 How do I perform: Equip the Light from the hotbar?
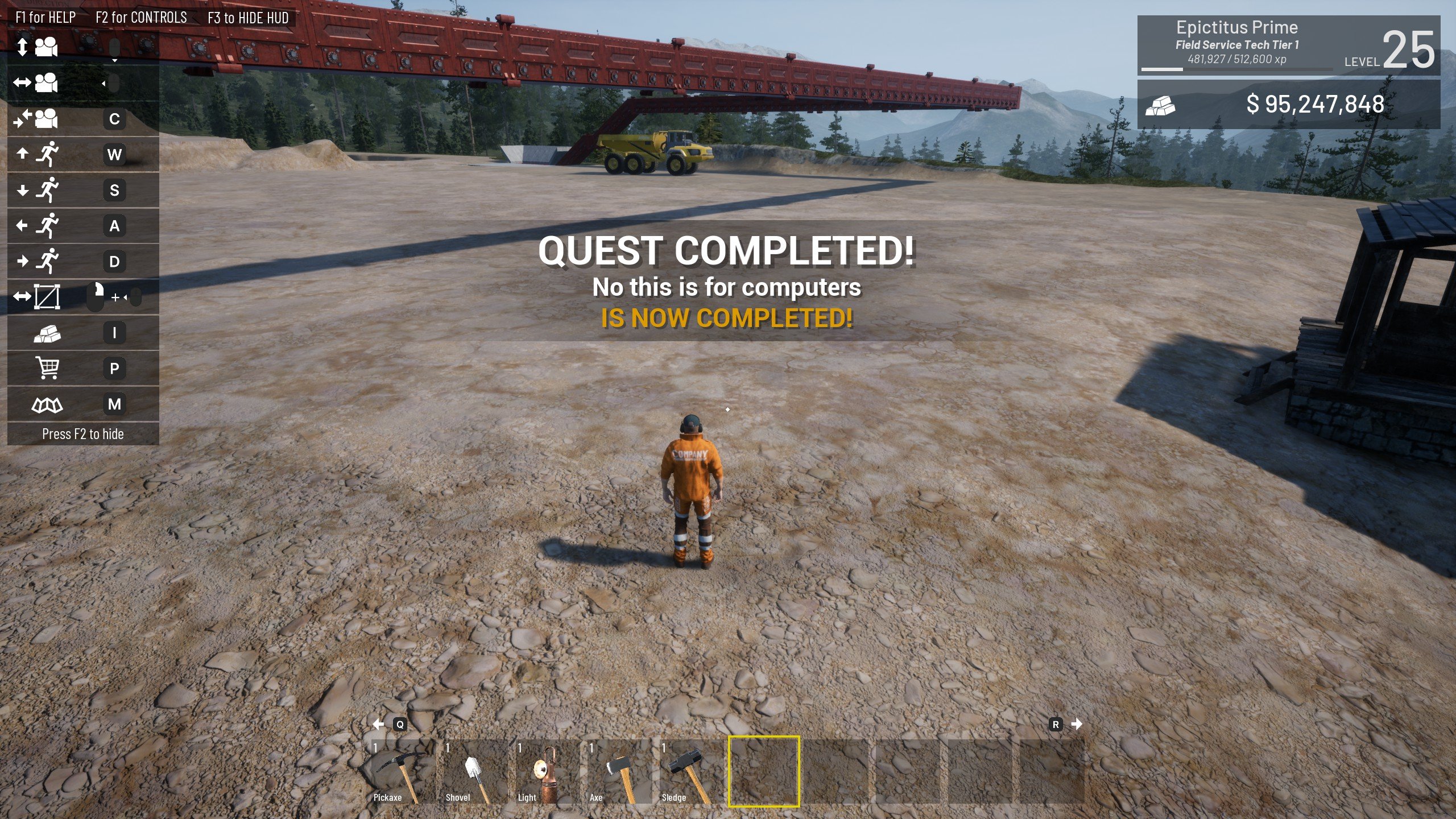point(544,772)
